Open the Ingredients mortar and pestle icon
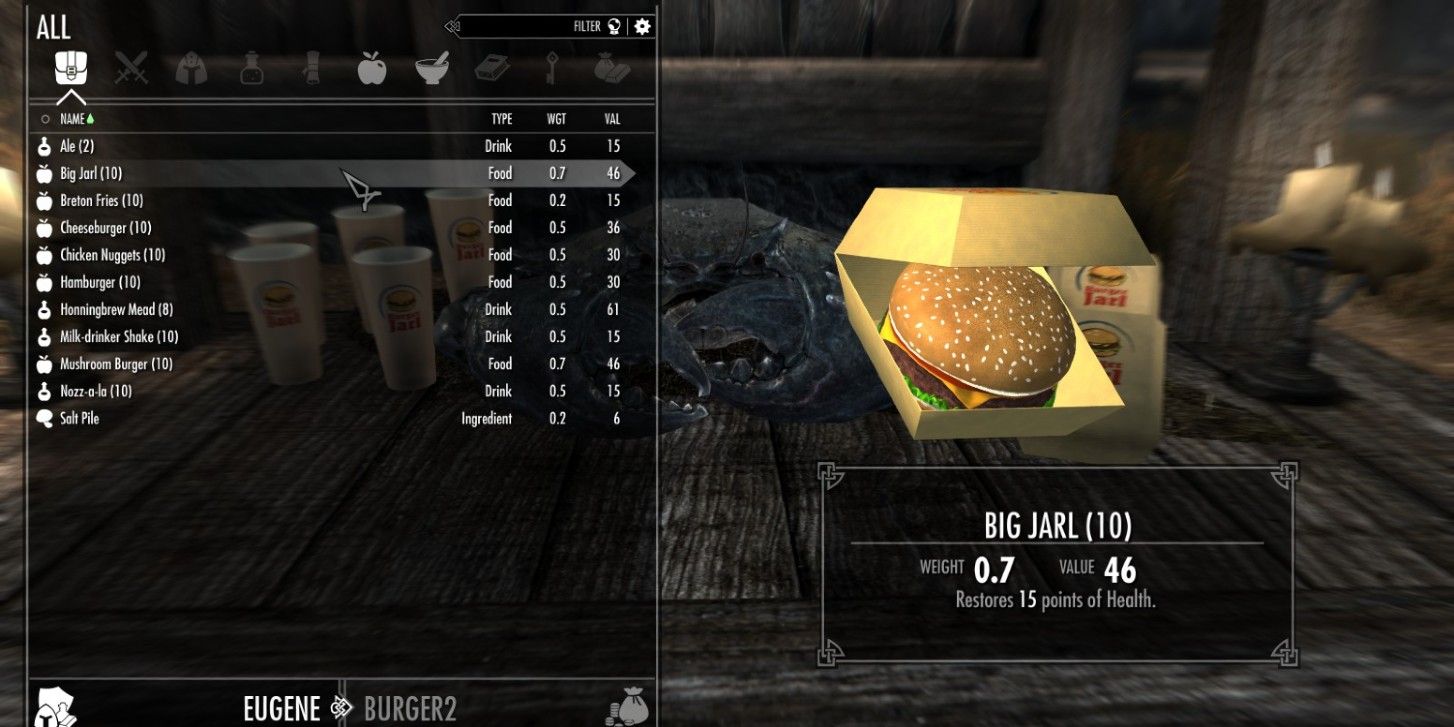1454x727 pixels. 432,68
